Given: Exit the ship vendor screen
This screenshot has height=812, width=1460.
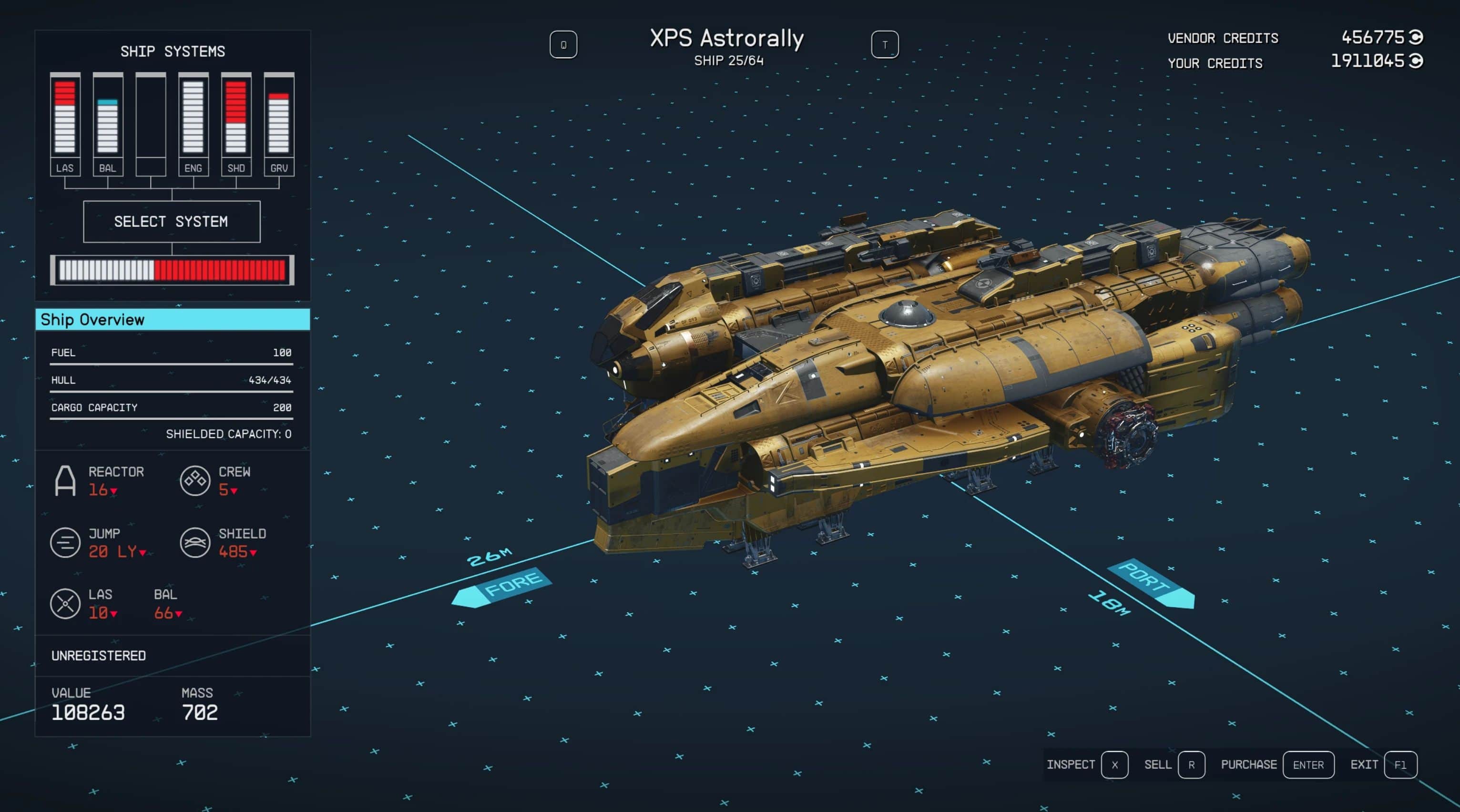Looking at the screenshot, I should 1399,764.
